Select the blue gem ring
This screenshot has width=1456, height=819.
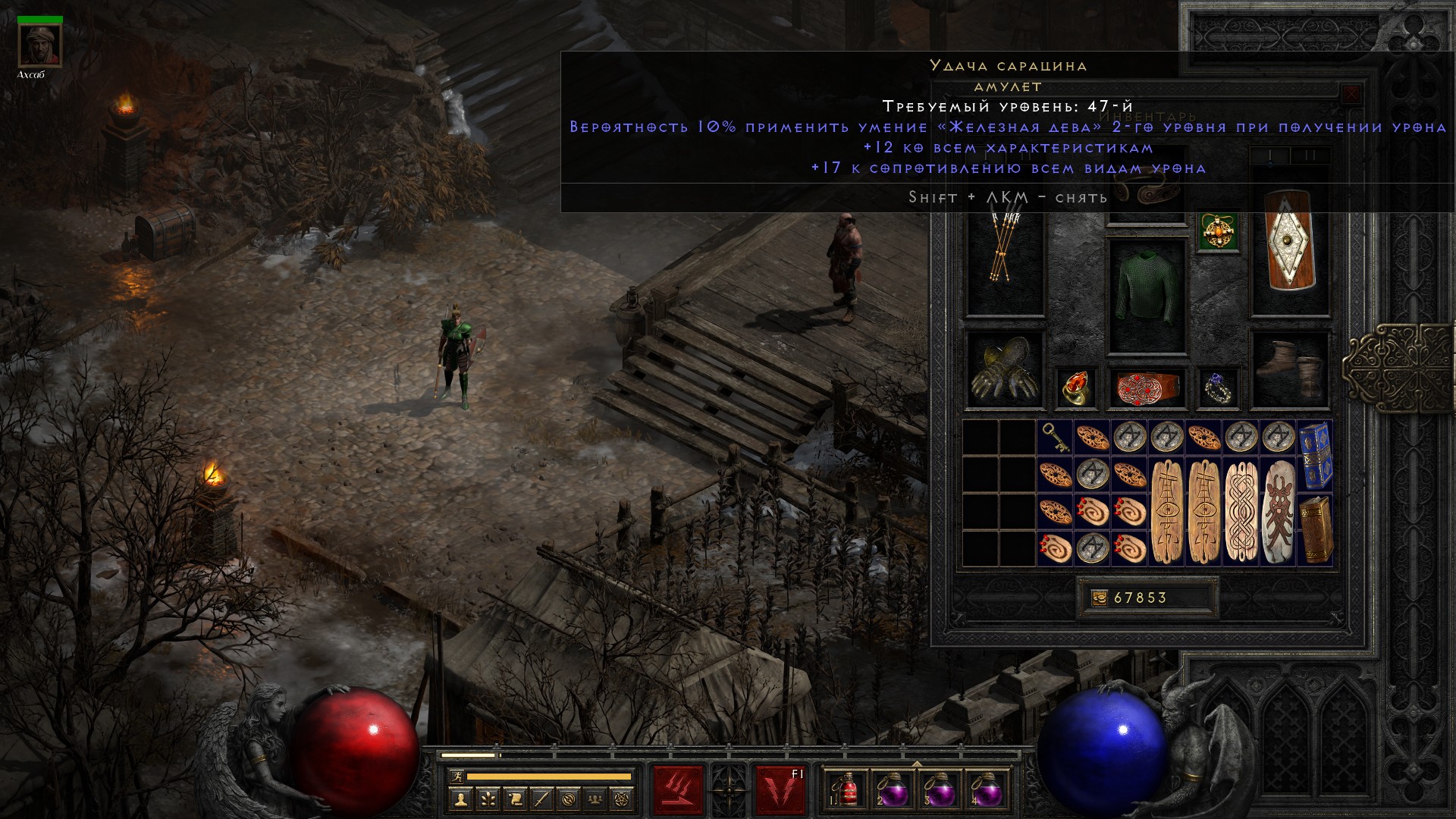pyautogui.click(x=1219, y=388)
